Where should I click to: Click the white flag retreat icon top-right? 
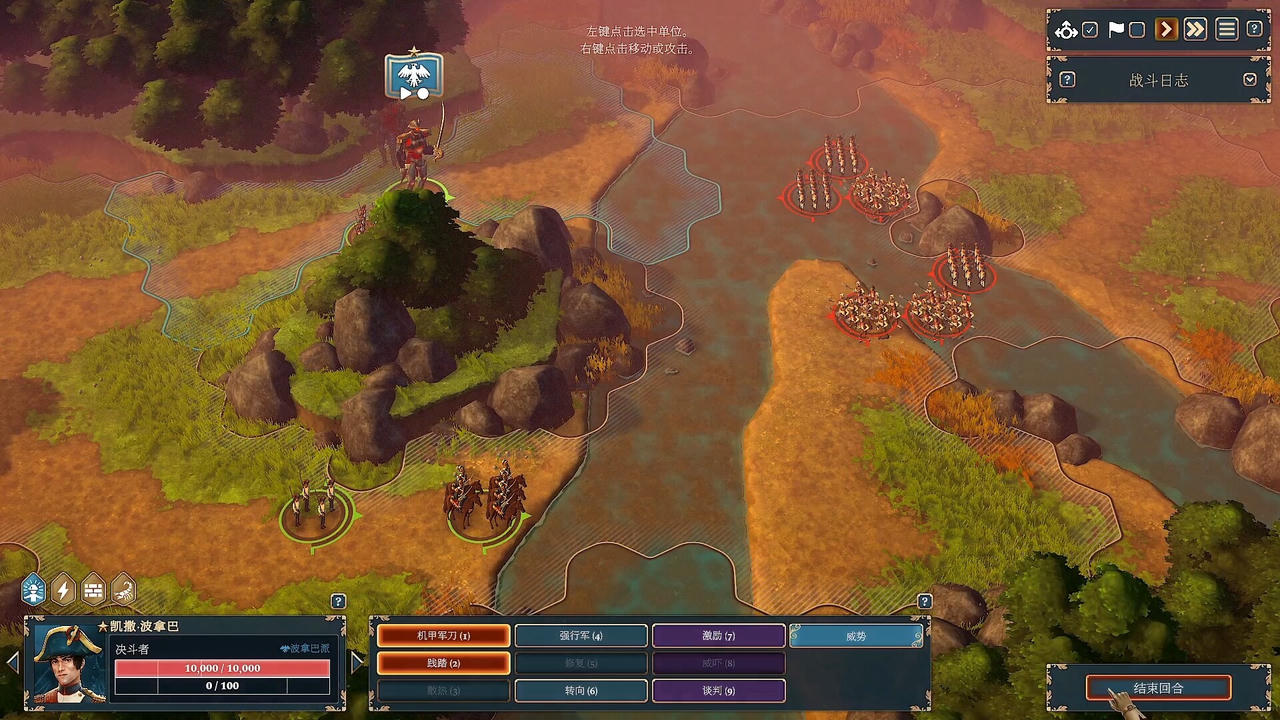tap(1116, 30)
